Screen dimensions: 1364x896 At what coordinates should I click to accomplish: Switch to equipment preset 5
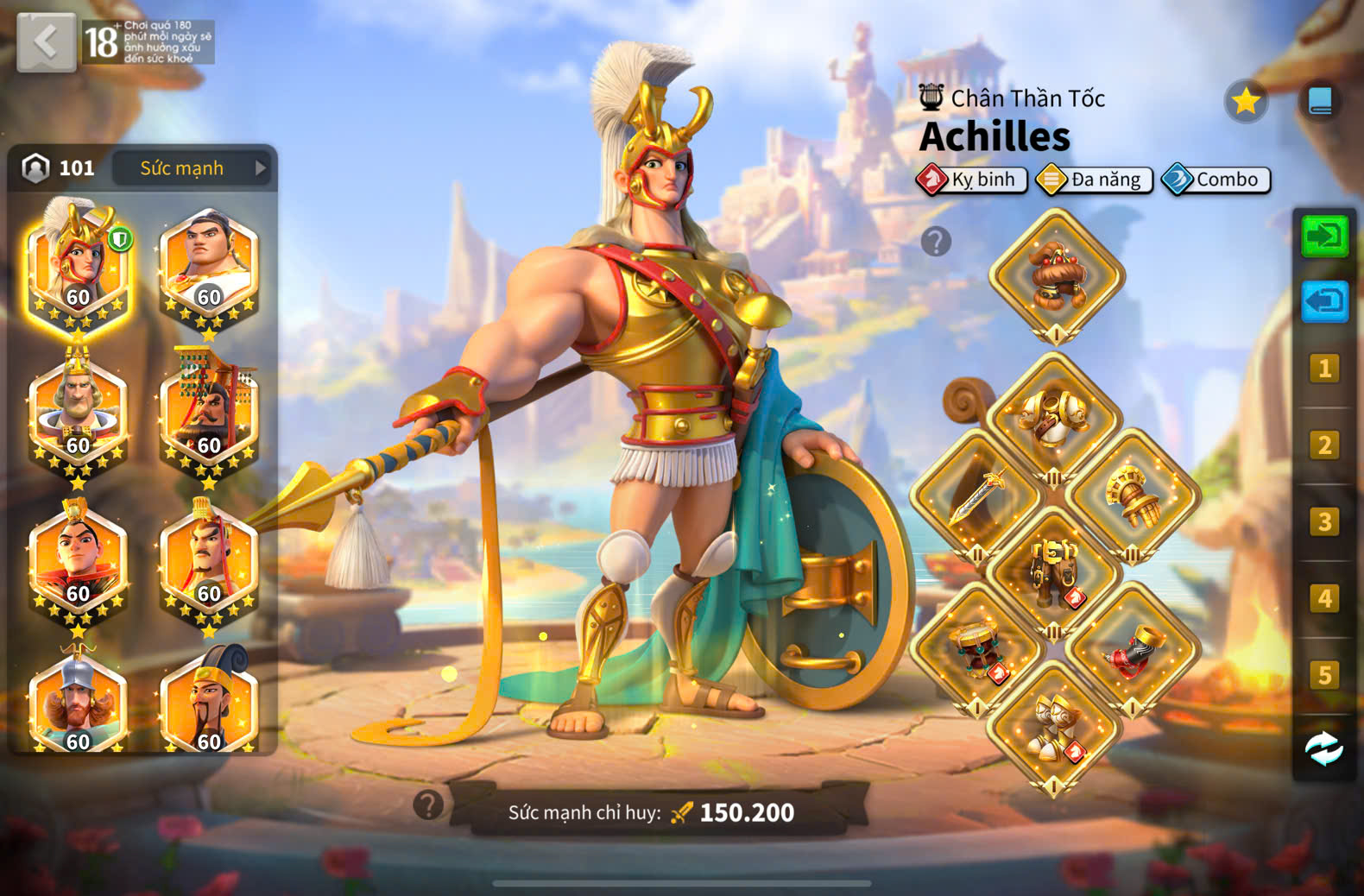pos(1324,675)
